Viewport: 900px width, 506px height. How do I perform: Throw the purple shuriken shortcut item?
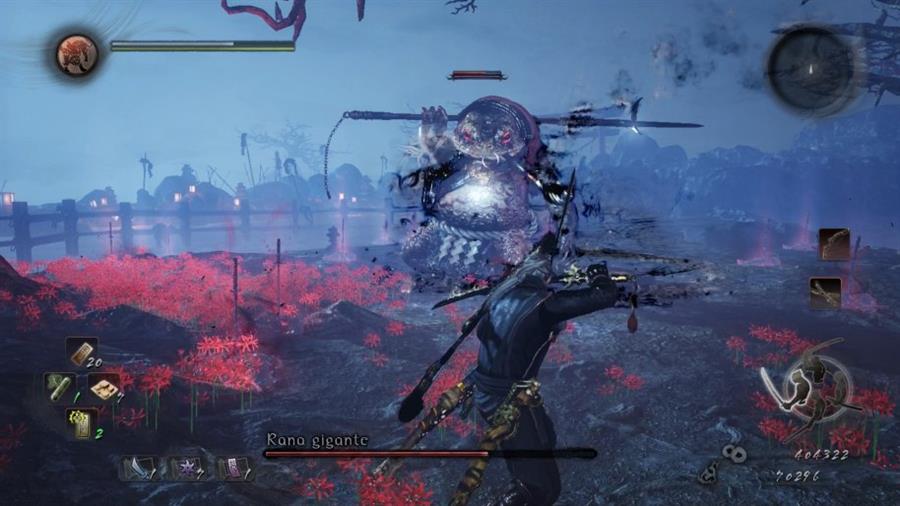(x=183, y=468)
